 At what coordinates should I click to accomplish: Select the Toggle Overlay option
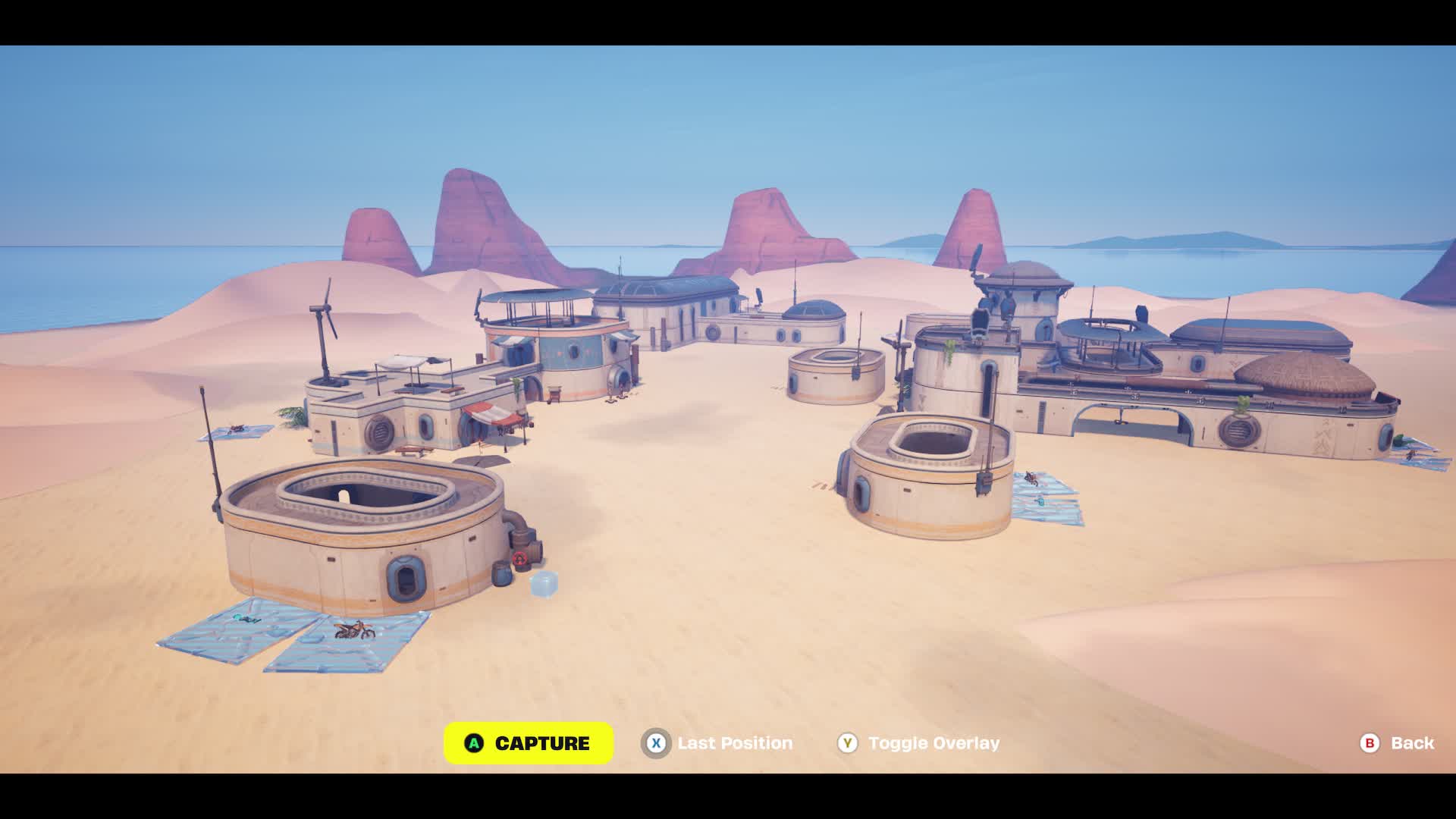pyautogui.click(x=918, y=743)
